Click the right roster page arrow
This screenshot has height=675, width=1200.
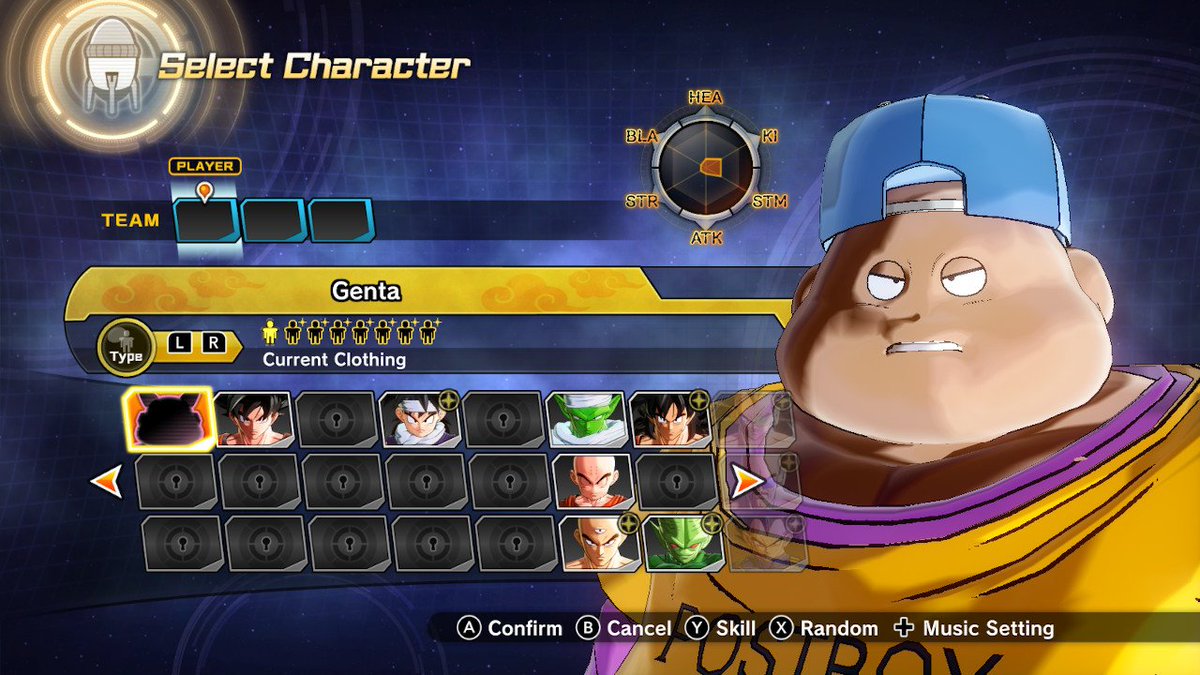click(x=747, y=482)
